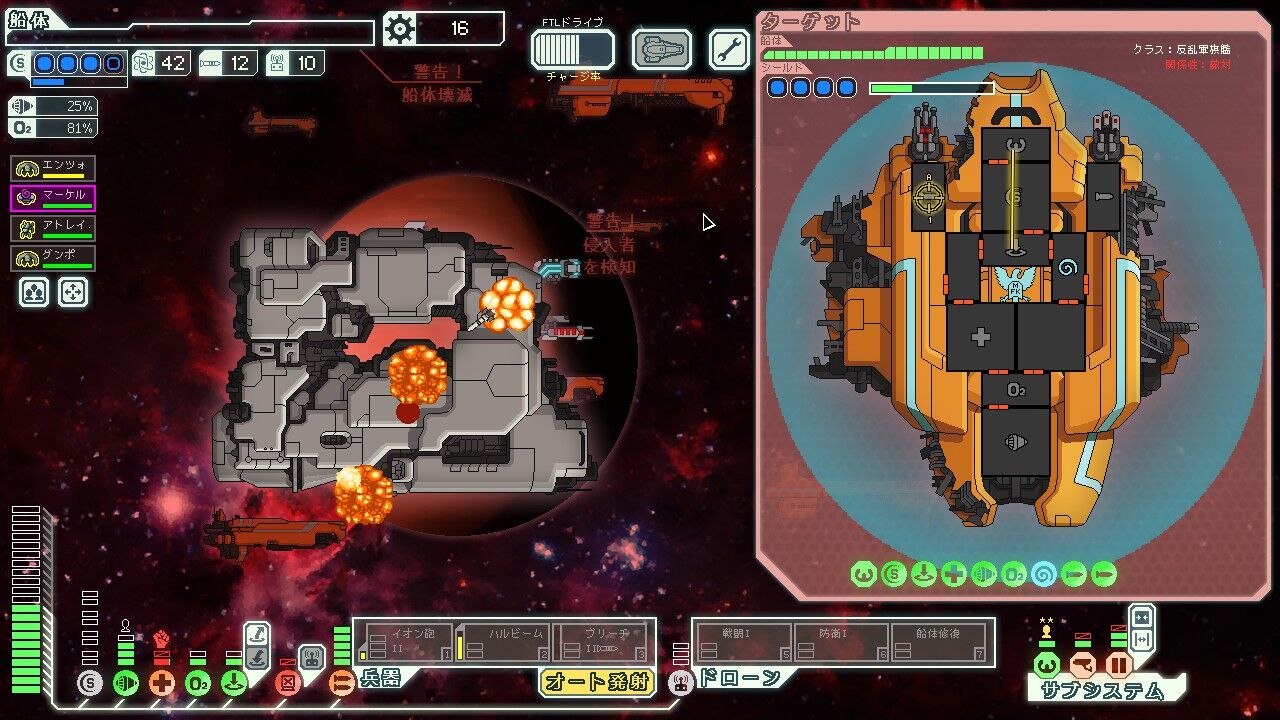
Task: Select crew member エンツォ
Action: [54, 167]
